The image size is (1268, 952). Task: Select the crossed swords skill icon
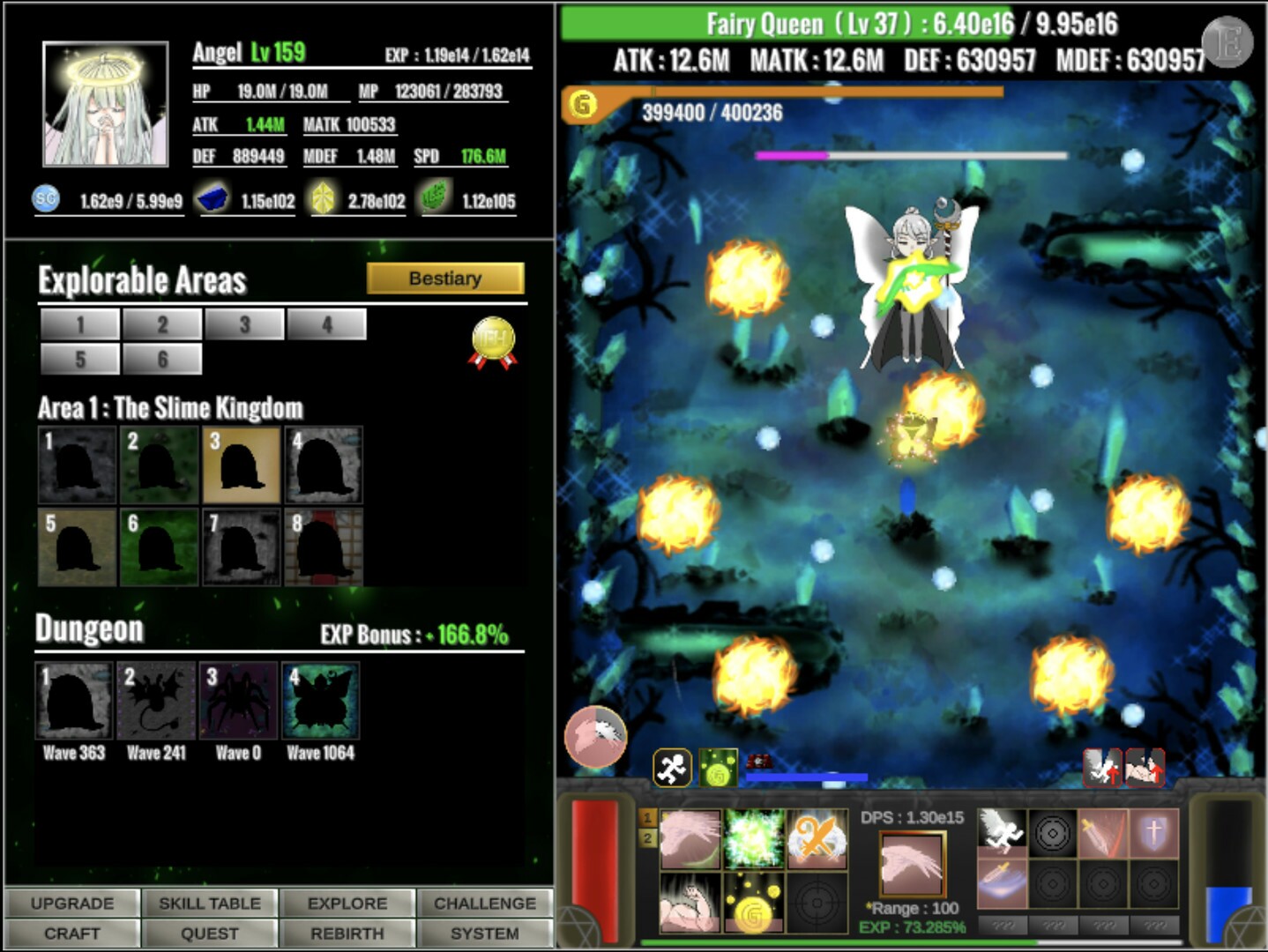[x=817, y=841]
